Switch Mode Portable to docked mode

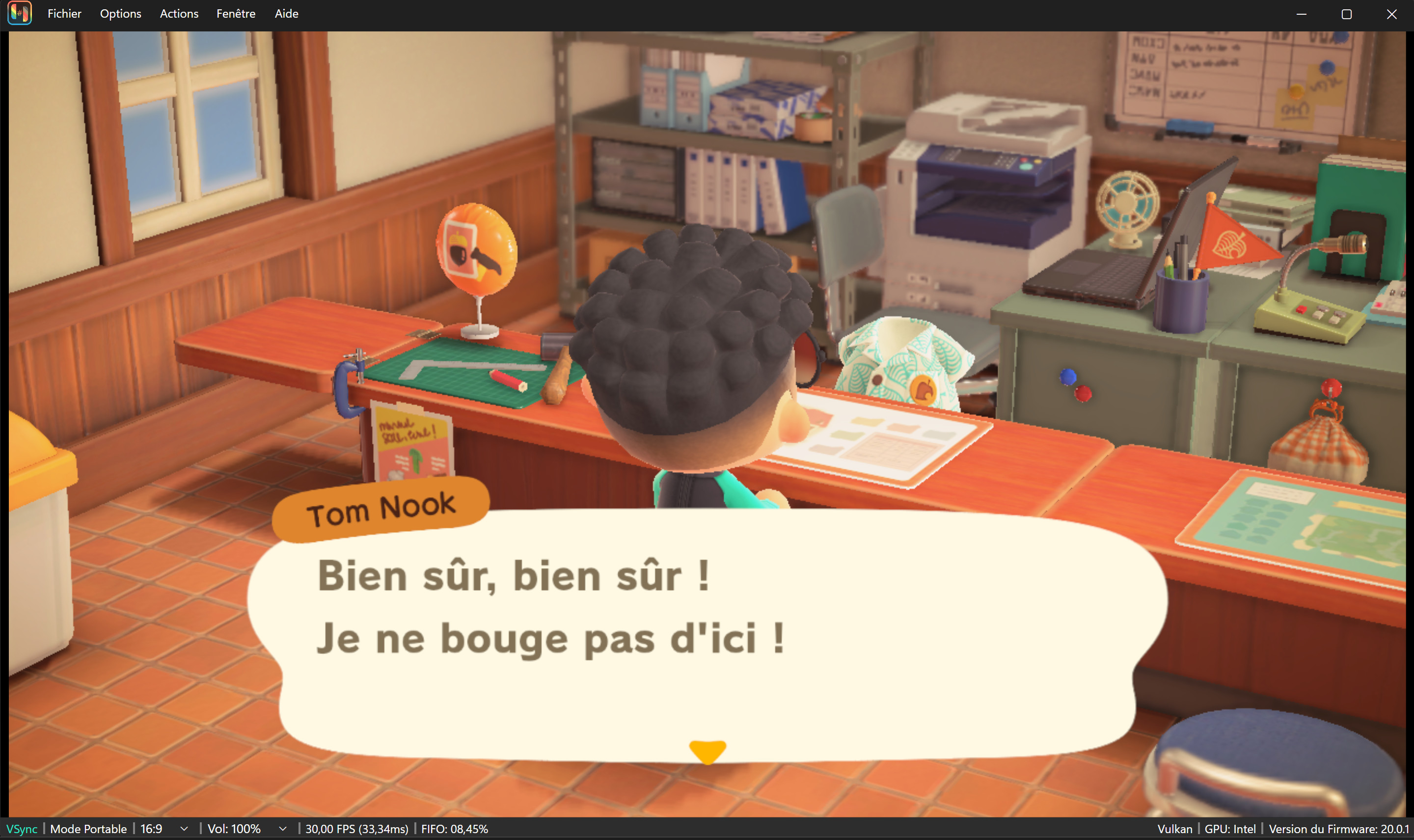88,829
